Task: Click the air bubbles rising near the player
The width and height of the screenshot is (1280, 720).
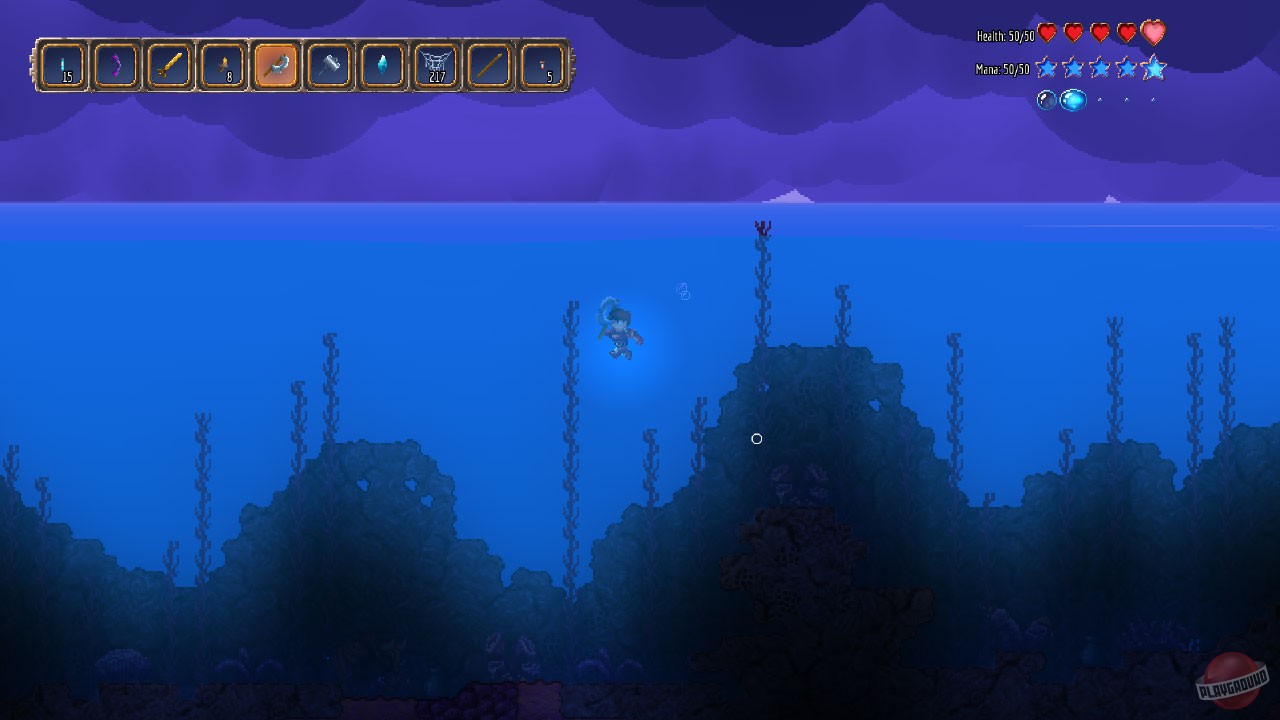Action: (682, 291)
